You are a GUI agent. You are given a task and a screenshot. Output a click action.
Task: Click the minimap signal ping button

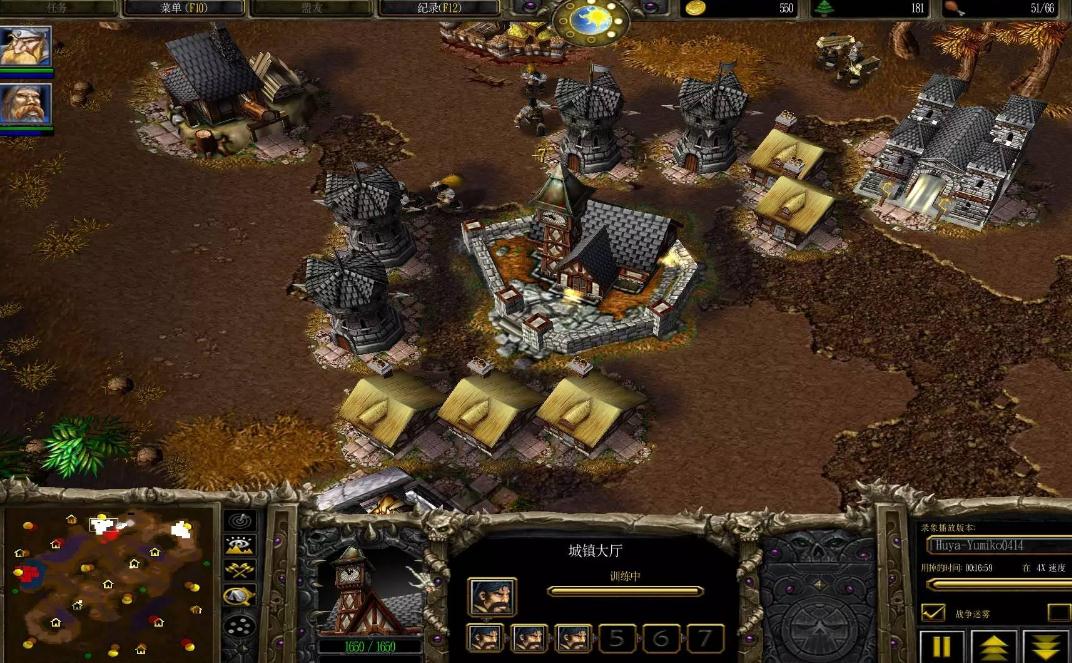pos(239,521)
